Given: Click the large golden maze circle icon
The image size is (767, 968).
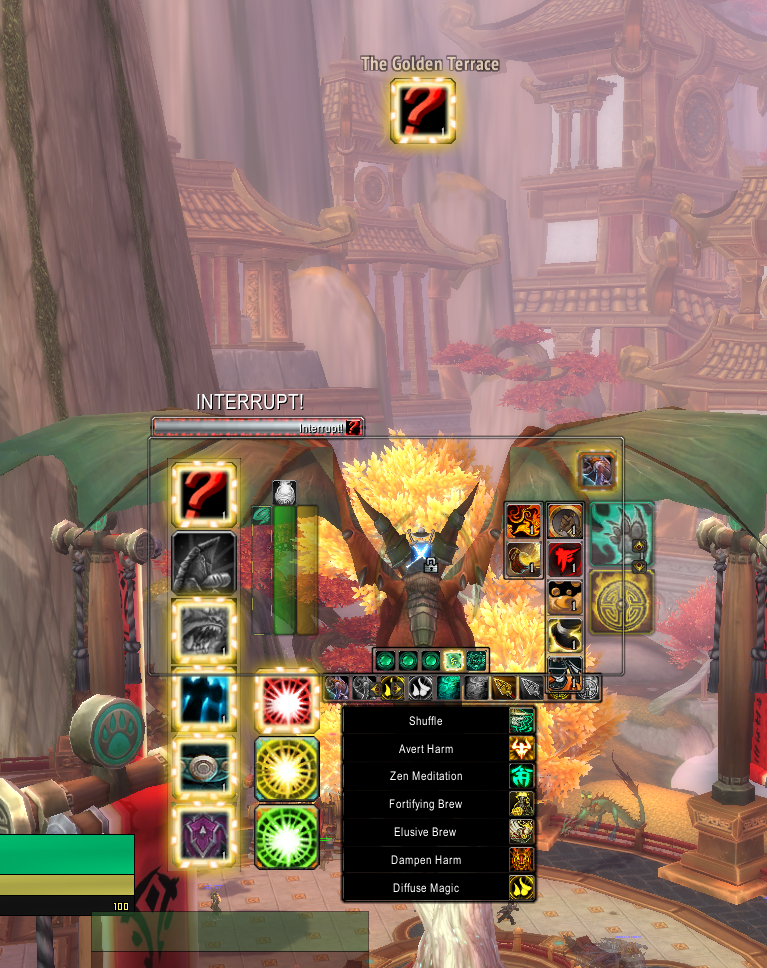Looking at the screenshot, I should click(x=621, y=602).
